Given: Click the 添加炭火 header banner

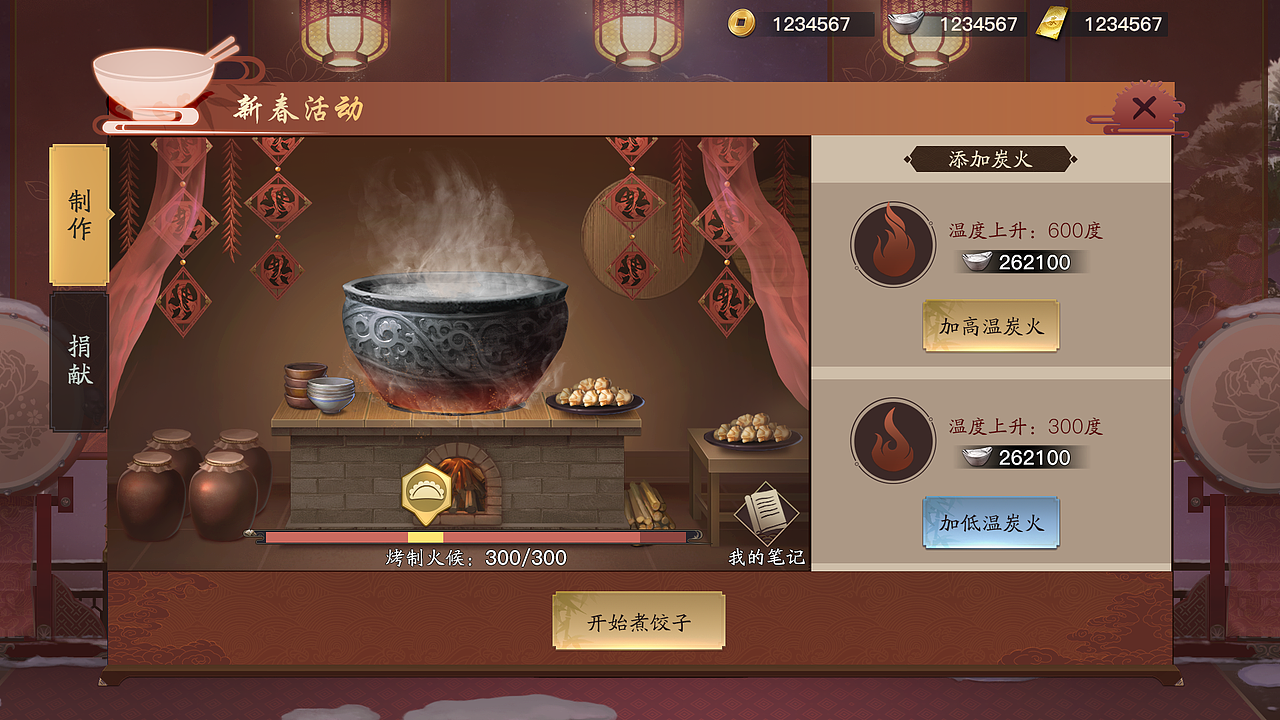Looking at the screenshot, I should (x=991, y=158).
